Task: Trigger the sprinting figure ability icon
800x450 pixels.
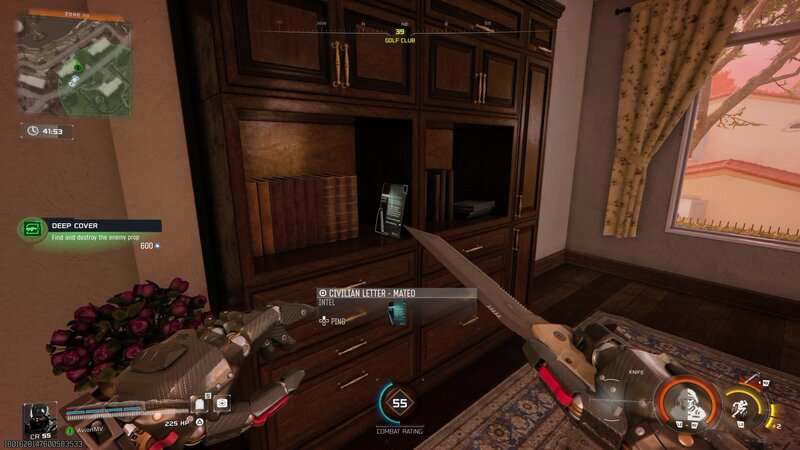Action: coord(742,406)
